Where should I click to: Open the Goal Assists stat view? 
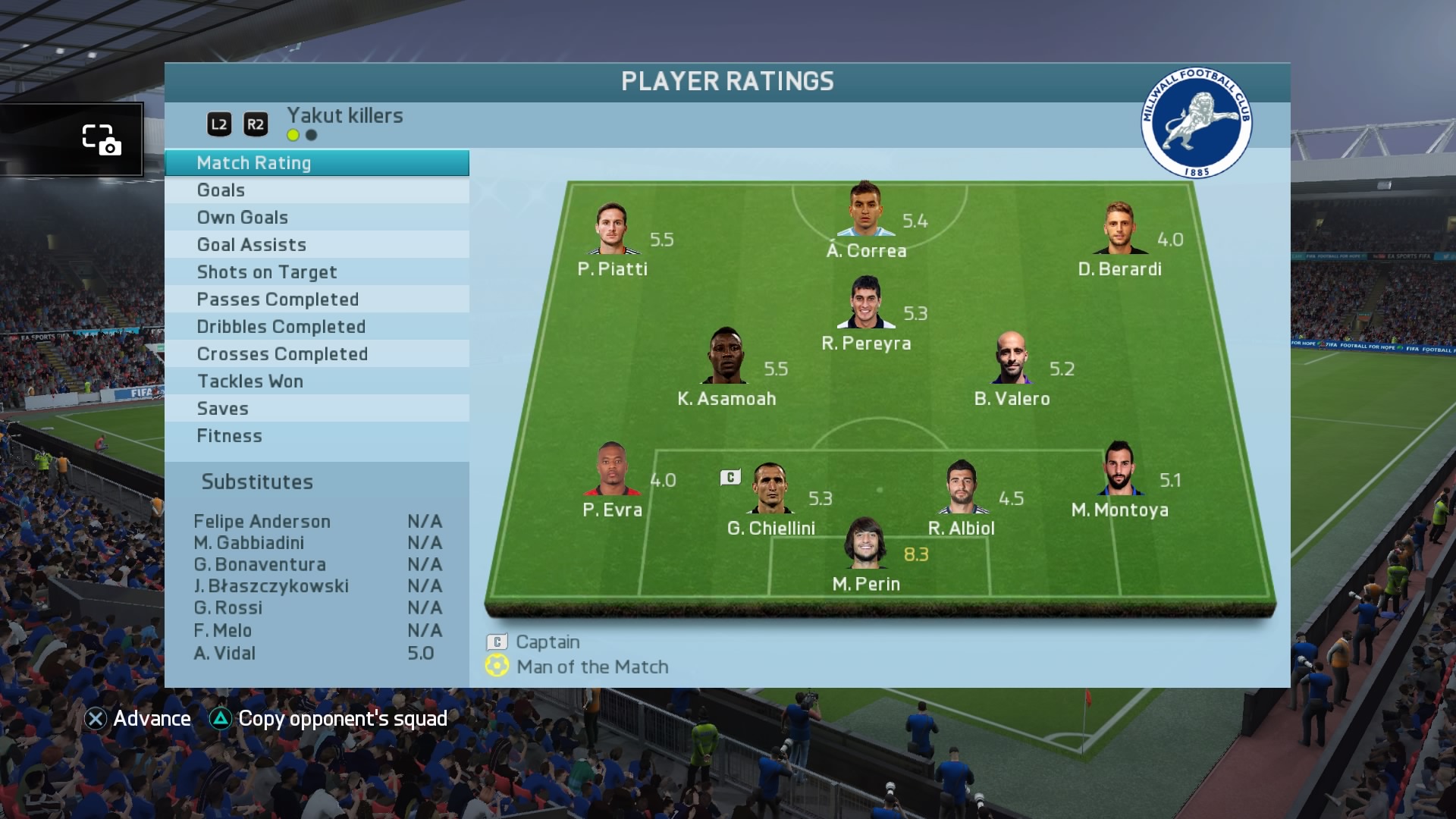coord(316,245)
